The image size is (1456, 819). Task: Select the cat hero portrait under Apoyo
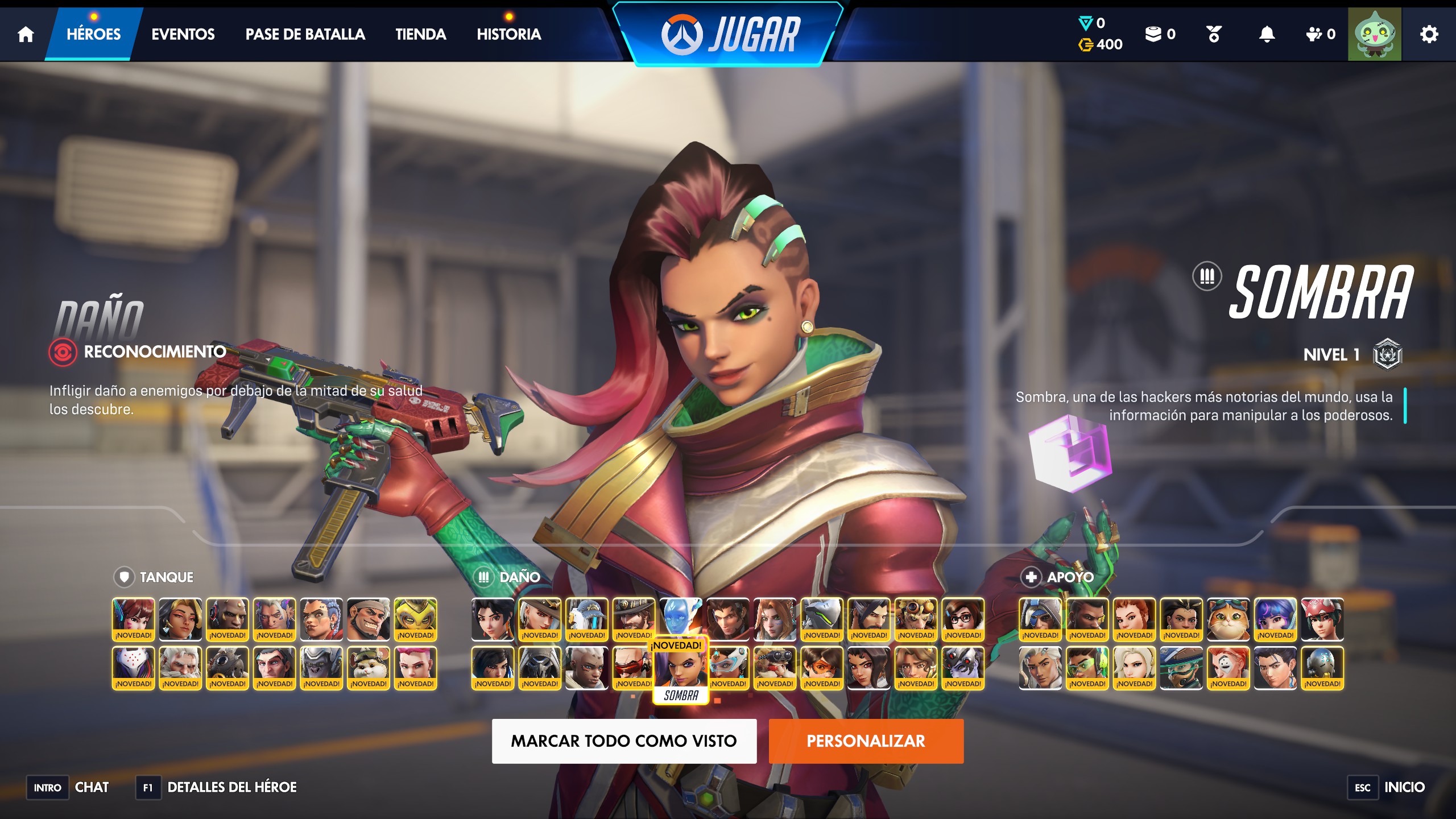[x=1228, y=620]
